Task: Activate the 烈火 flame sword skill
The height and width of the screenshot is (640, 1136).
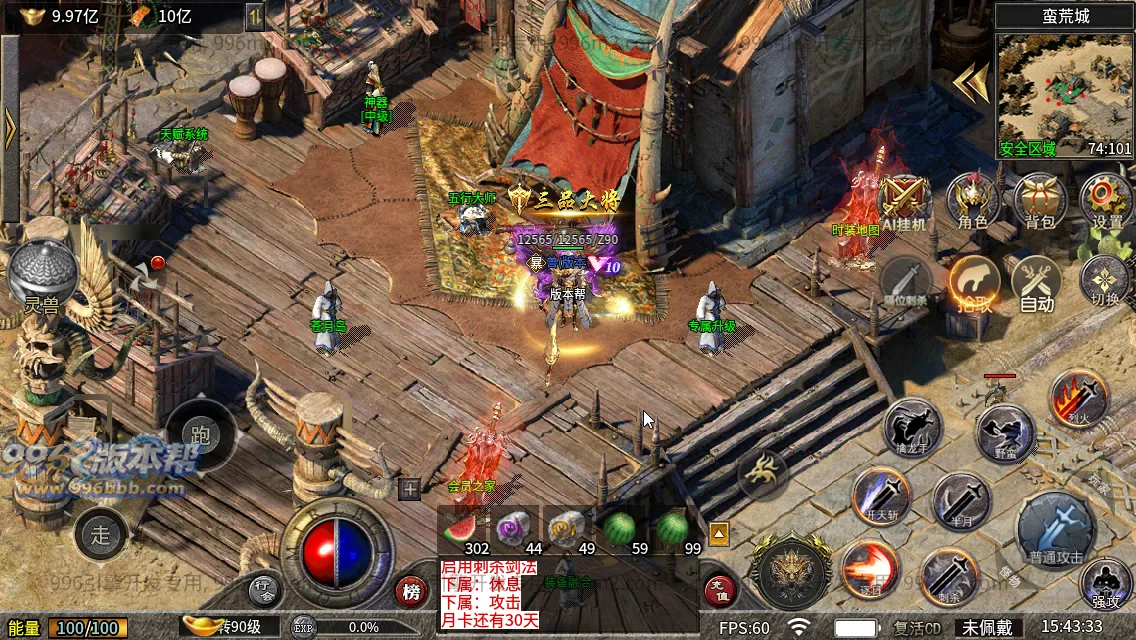Action: point(1078,398)
